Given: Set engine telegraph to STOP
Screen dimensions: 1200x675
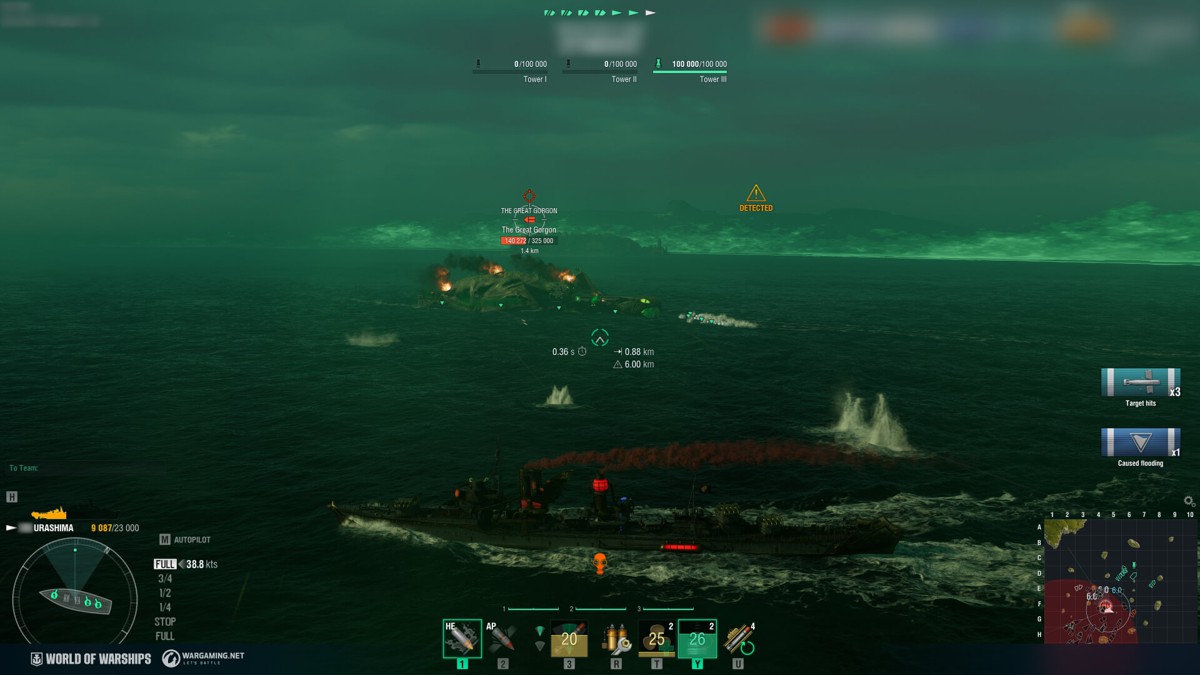Looking at the screenshot, I should (165, 622).
